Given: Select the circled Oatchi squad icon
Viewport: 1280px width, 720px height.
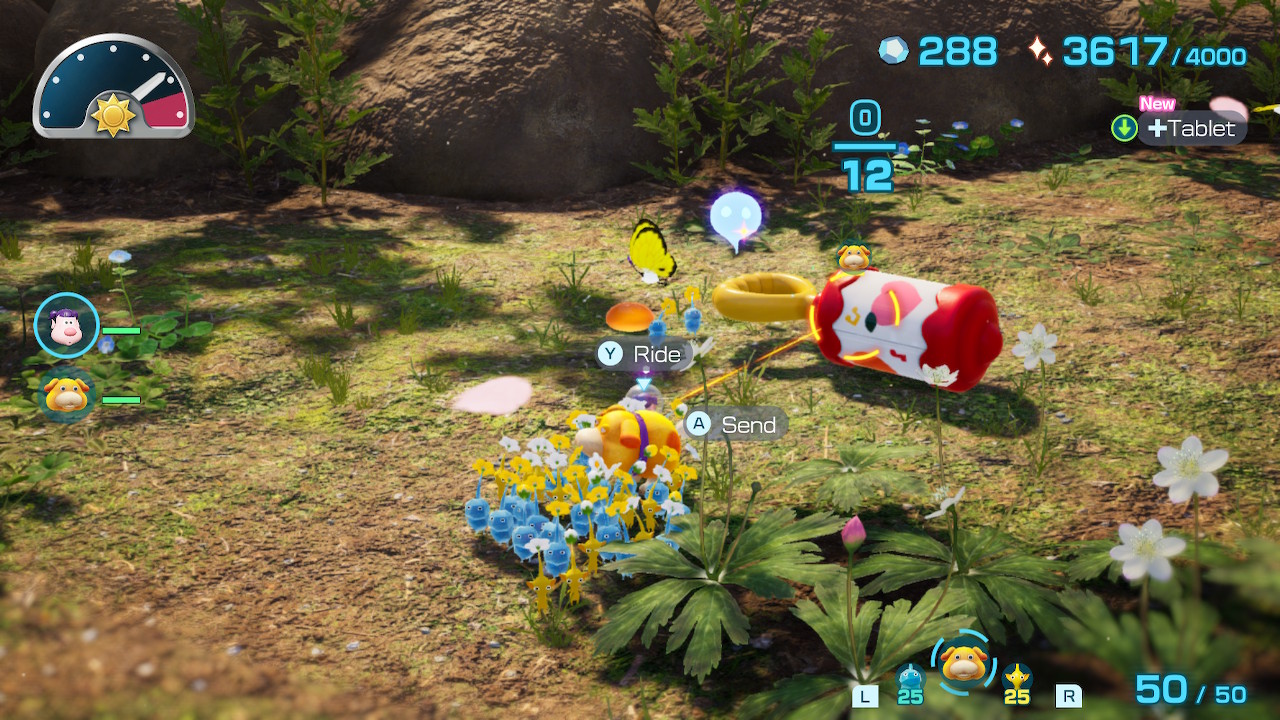Looking at the screenshot, I should pyautogui.click(x=963, y=663).
